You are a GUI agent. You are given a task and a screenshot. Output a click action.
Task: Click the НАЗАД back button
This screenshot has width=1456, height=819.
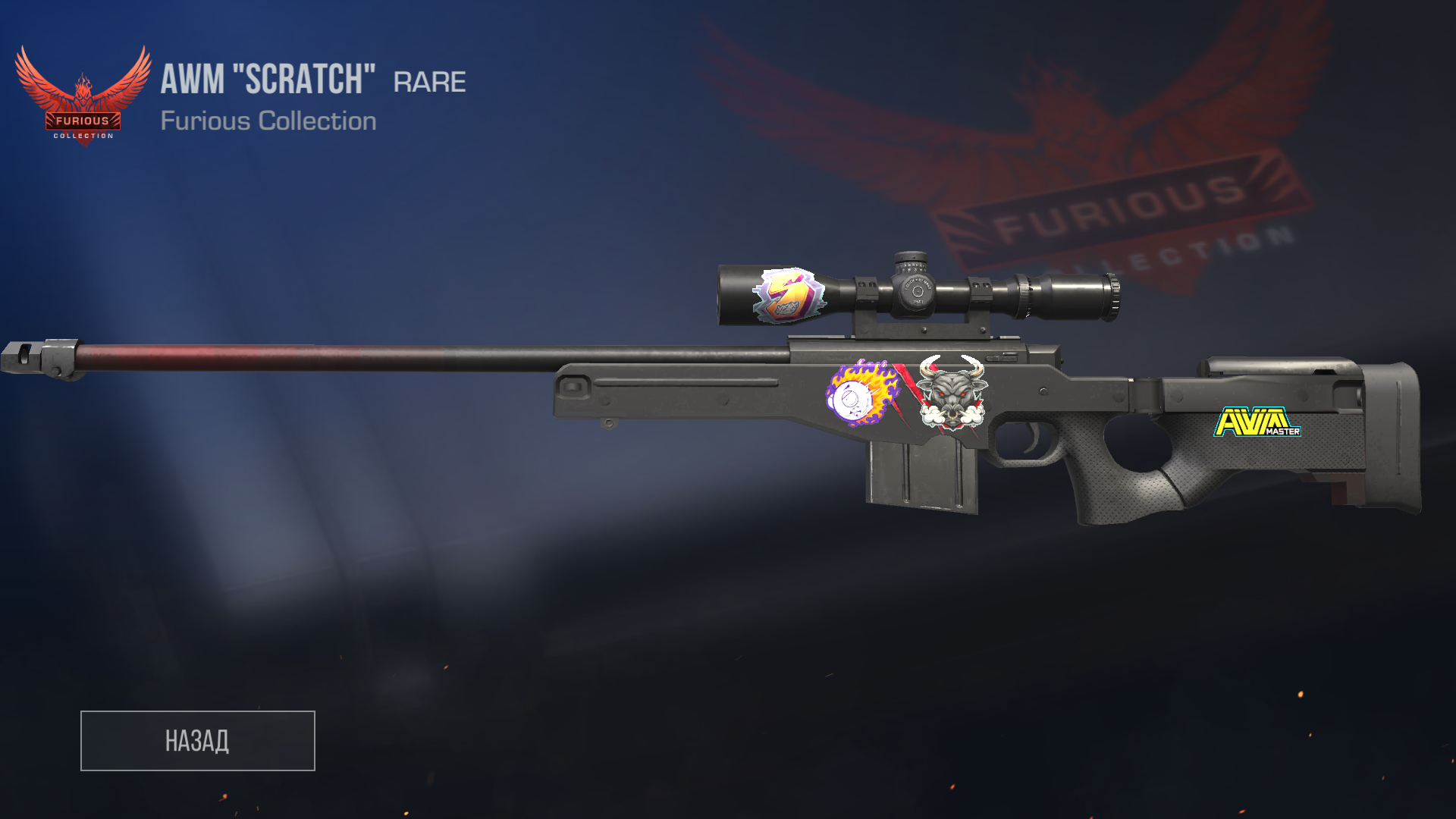coord(197,741)
